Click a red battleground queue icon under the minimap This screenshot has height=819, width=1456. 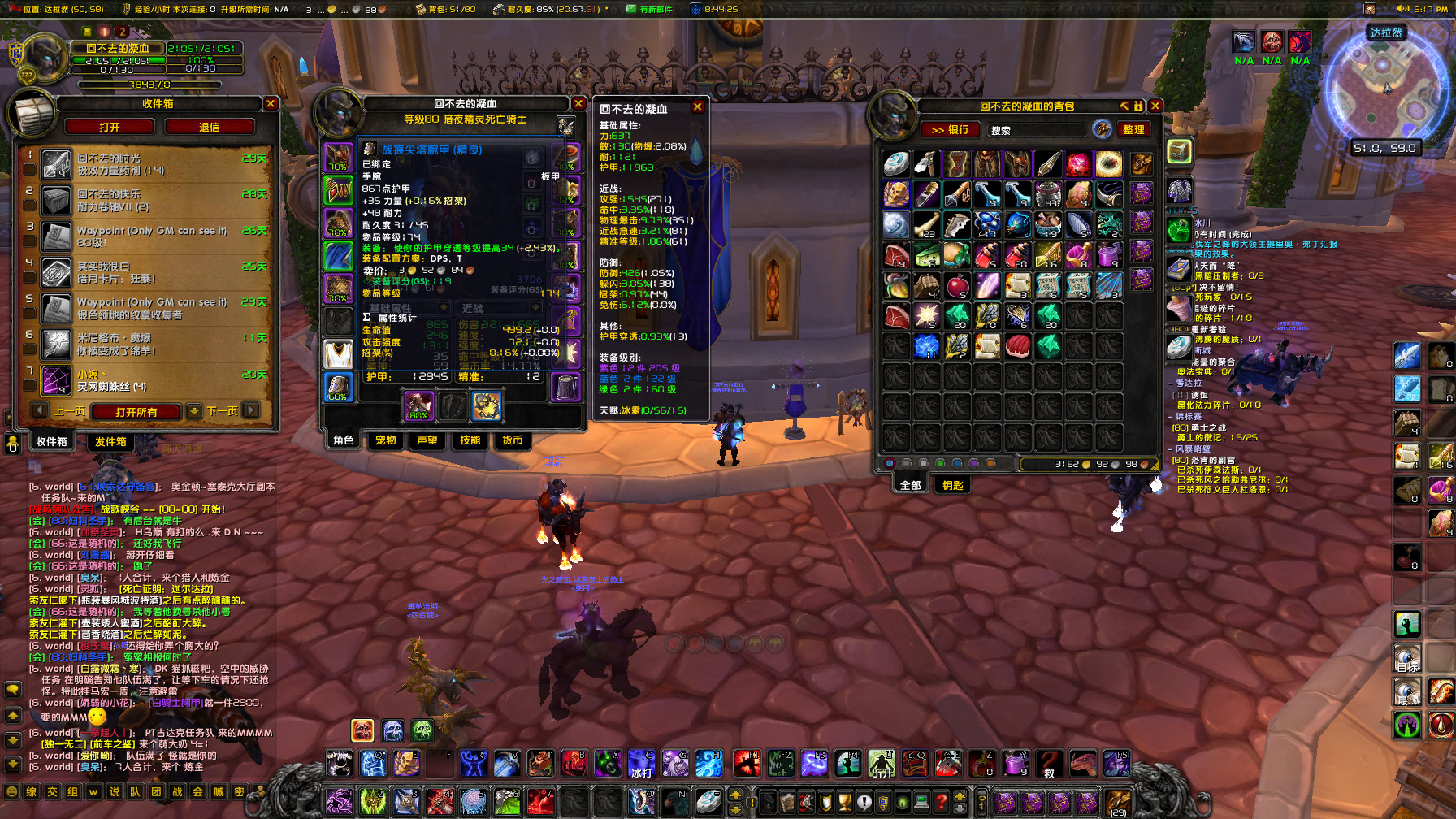click(x=1272, y=41)
